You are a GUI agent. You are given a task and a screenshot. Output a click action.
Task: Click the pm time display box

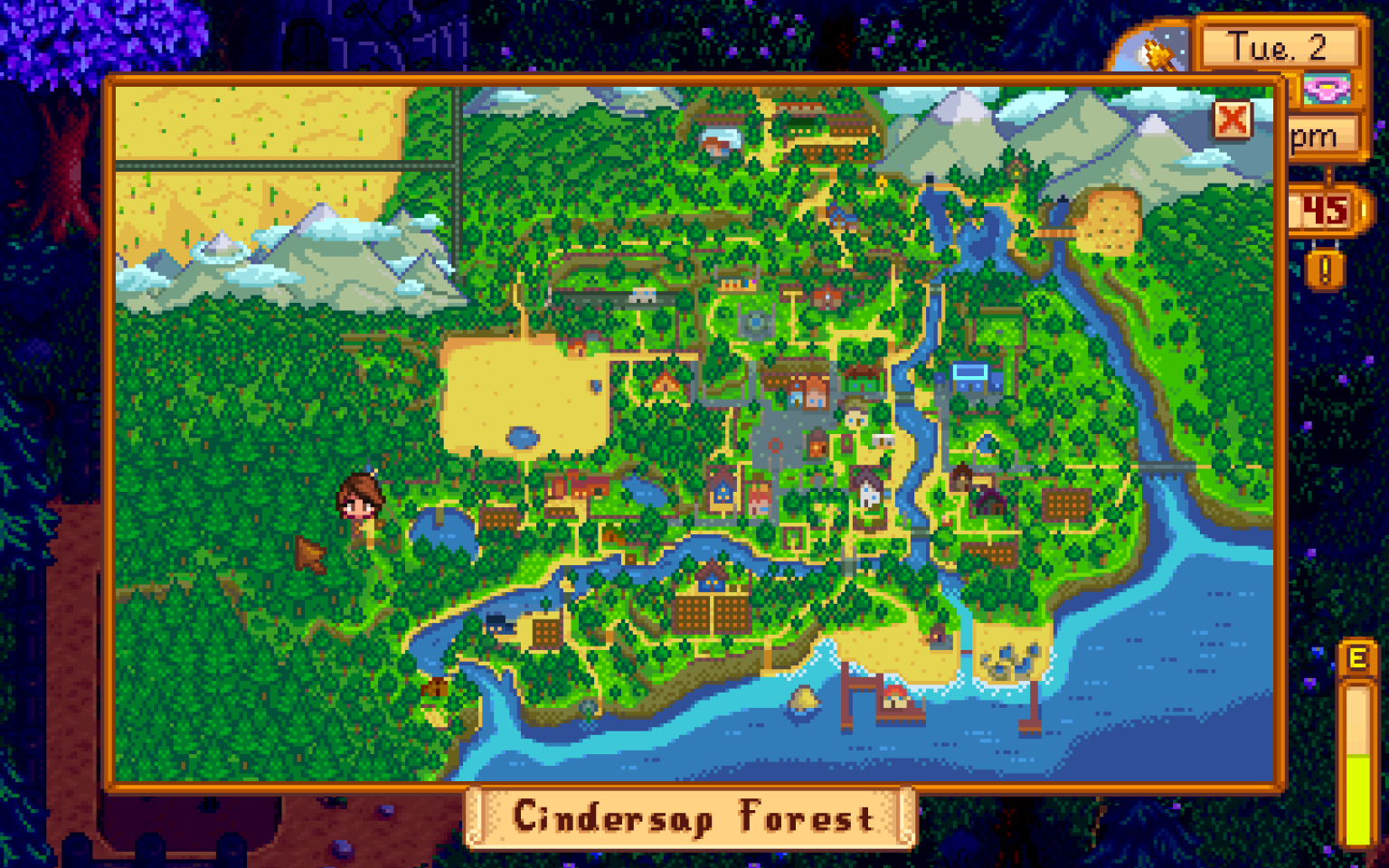tap(1316, 136)
